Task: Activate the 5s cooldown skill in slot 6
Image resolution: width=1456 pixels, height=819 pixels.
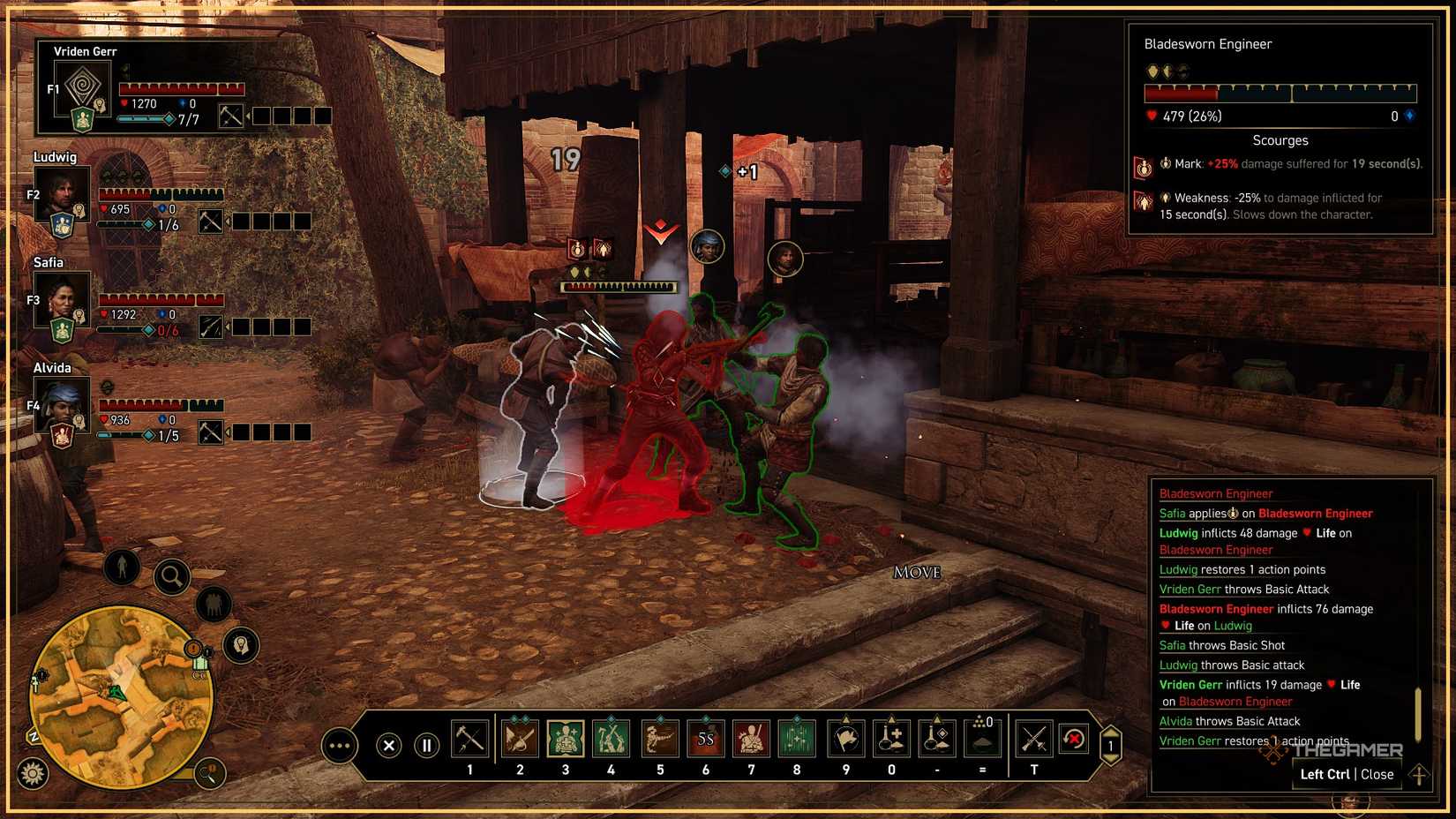Action: [706, 740]
